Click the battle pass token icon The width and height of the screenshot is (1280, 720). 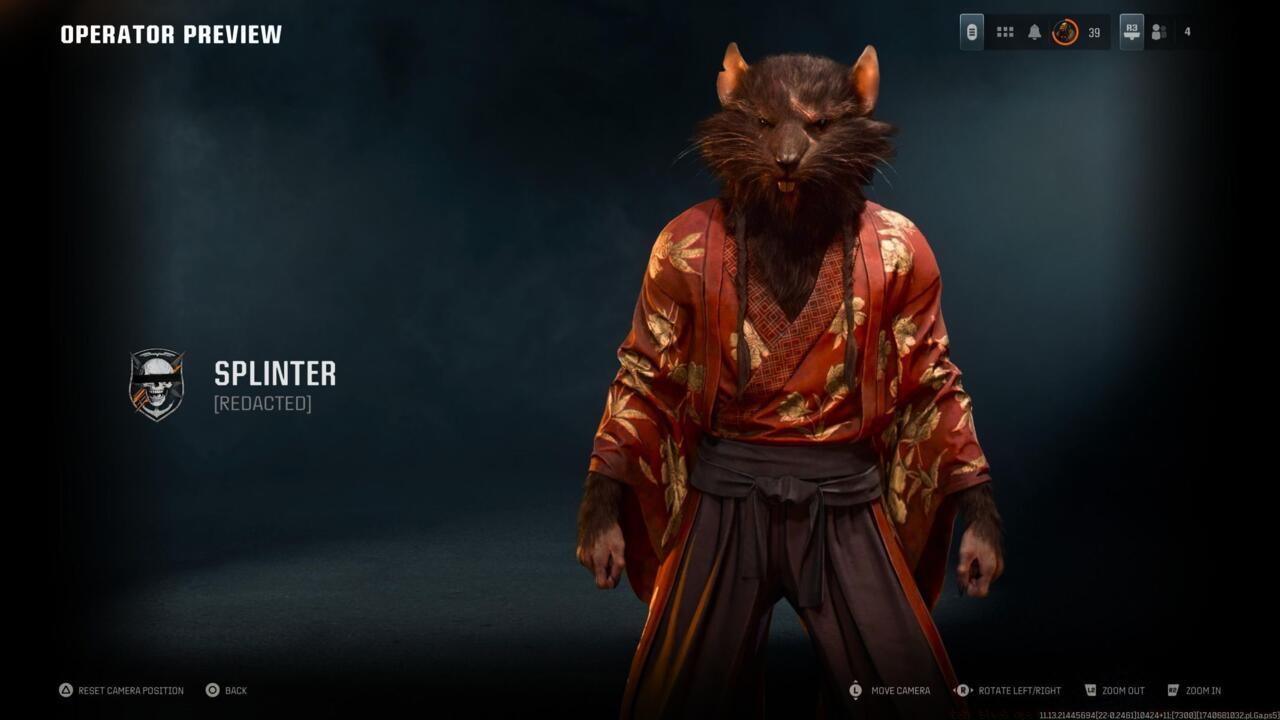click(x=973, y=31)
